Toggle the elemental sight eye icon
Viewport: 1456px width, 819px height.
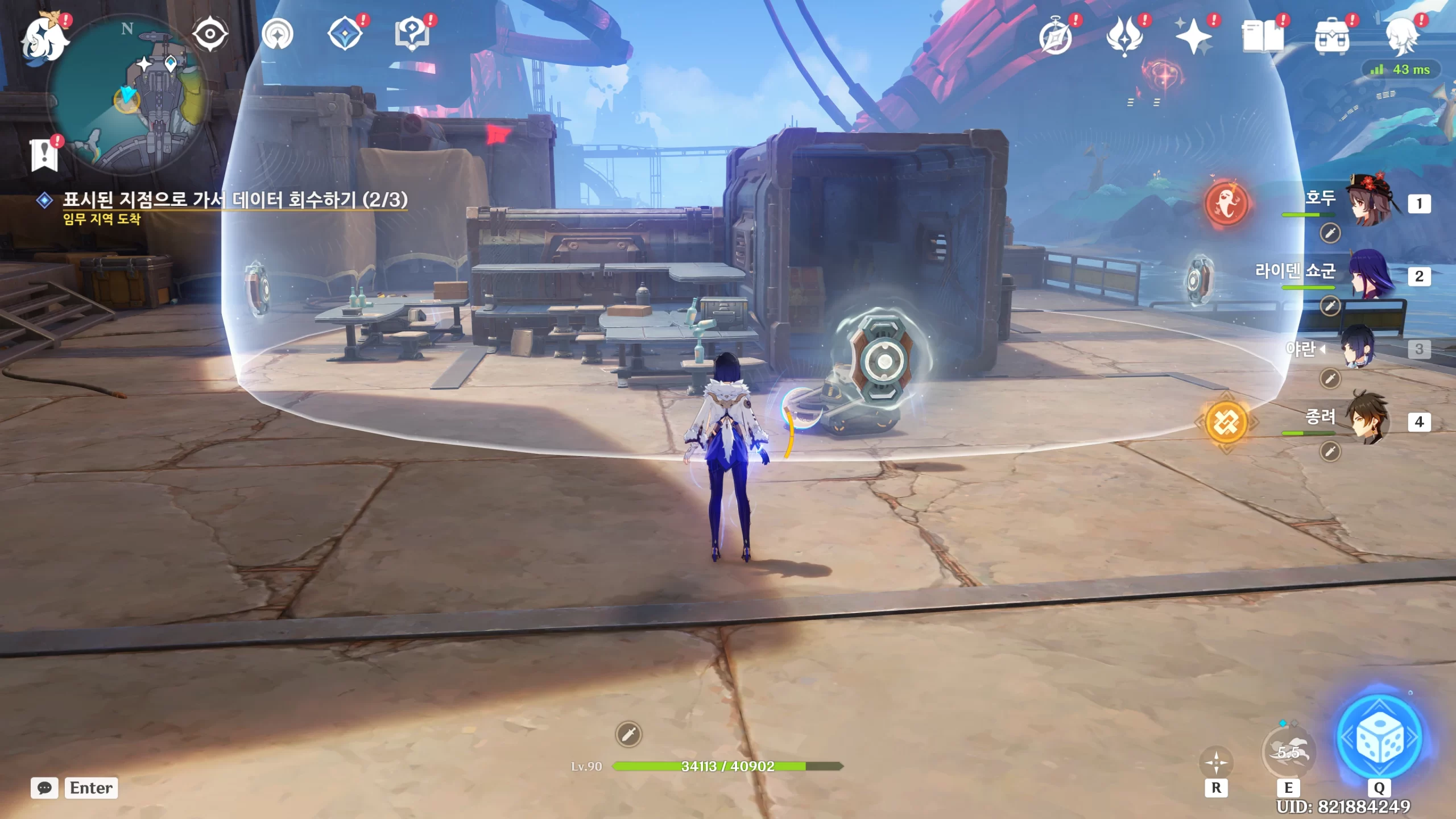point(210,34)
